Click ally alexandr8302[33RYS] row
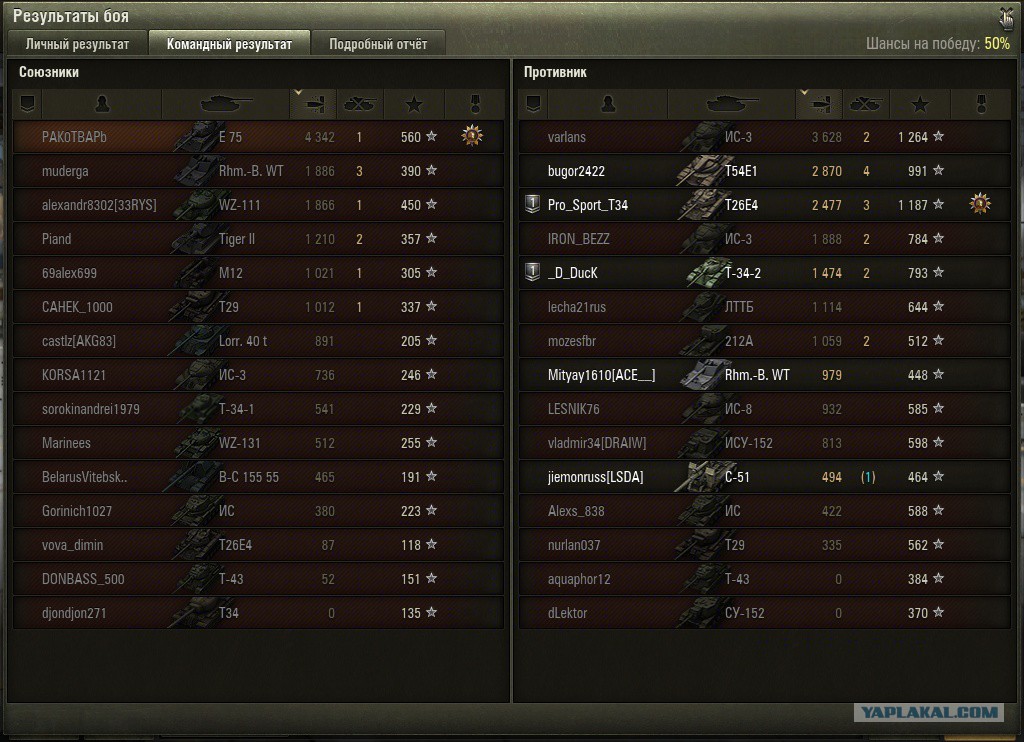Screen dimensions: 1024x742 (x=258, y=205)
